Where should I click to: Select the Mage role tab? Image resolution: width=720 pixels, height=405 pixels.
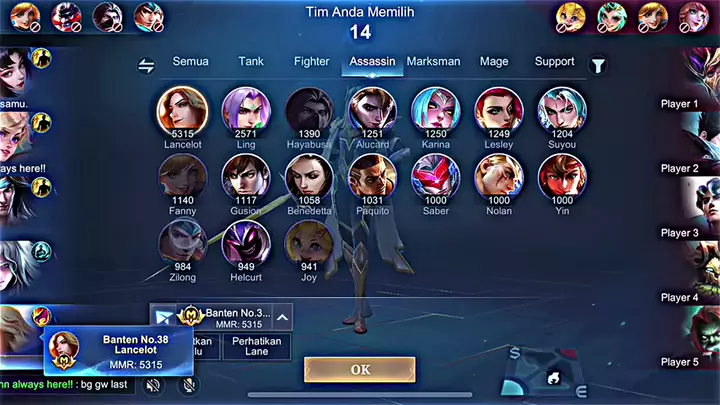494,61
